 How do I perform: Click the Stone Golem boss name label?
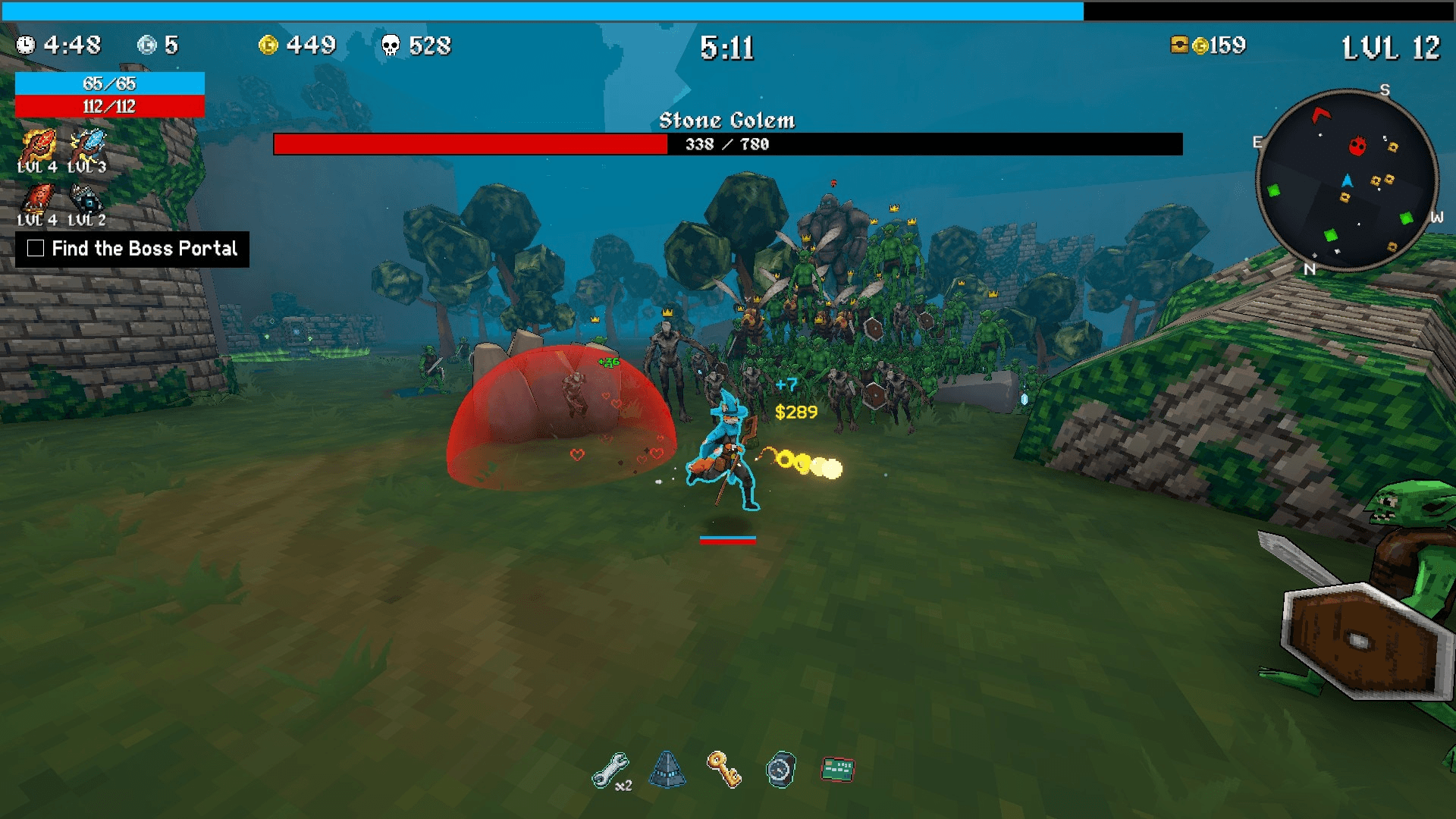click(x=727, y=120)
